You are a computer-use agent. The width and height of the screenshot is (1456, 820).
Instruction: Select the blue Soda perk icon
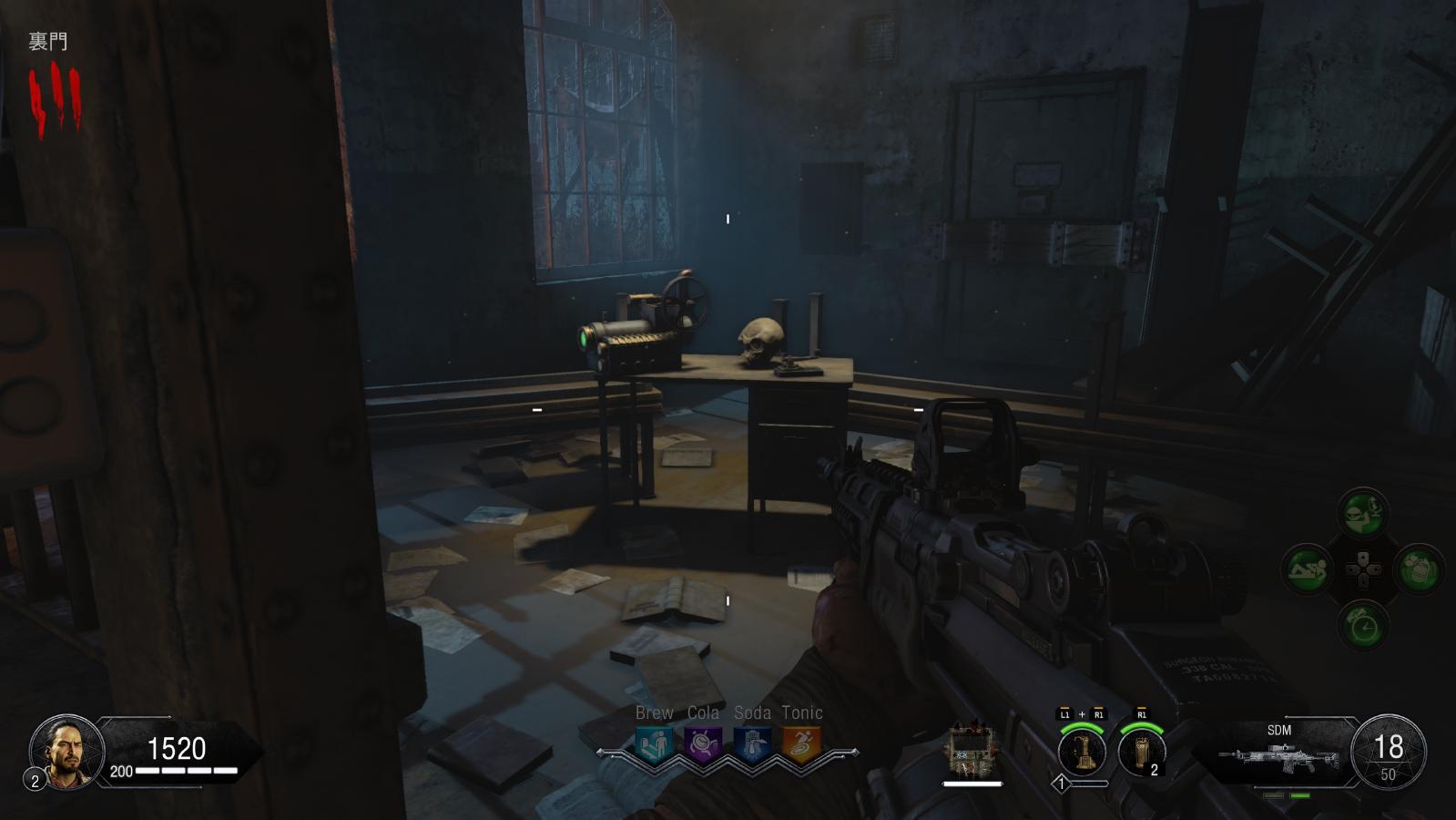click(x=752, y=743)
